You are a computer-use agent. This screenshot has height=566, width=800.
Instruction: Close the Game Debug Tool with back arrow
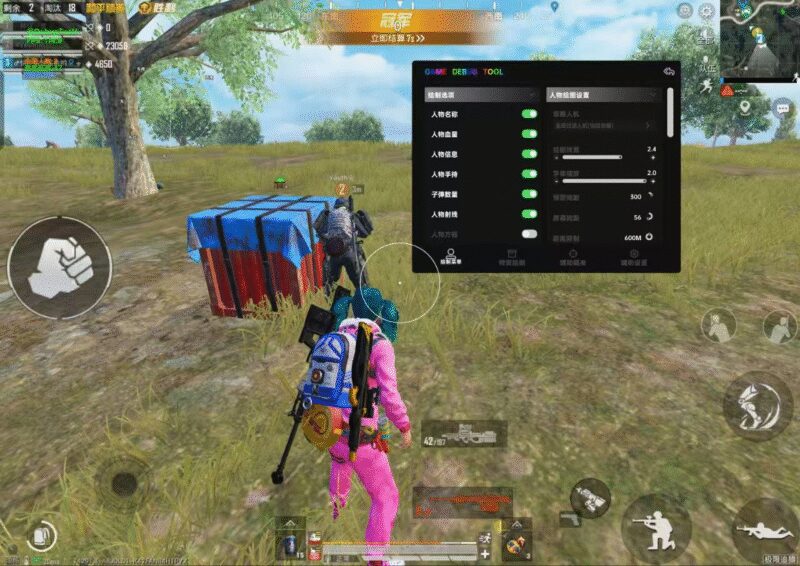(x=669, y=72)
